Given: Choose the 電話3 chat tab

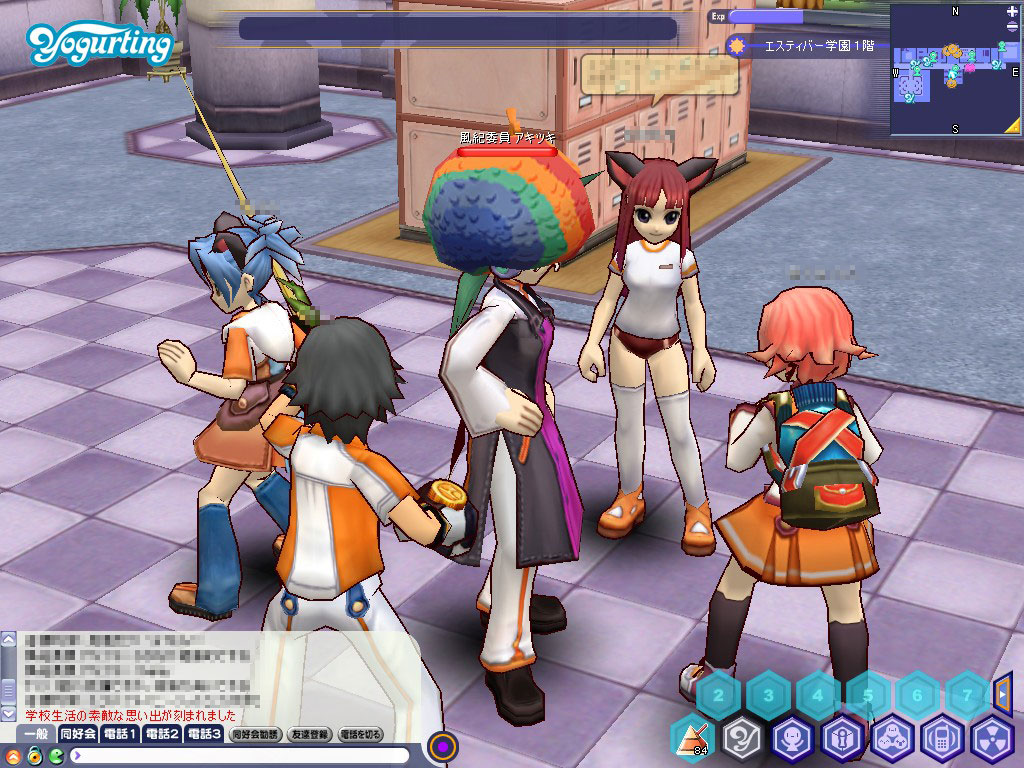Looking at the screenshot, I should (203, 734).
